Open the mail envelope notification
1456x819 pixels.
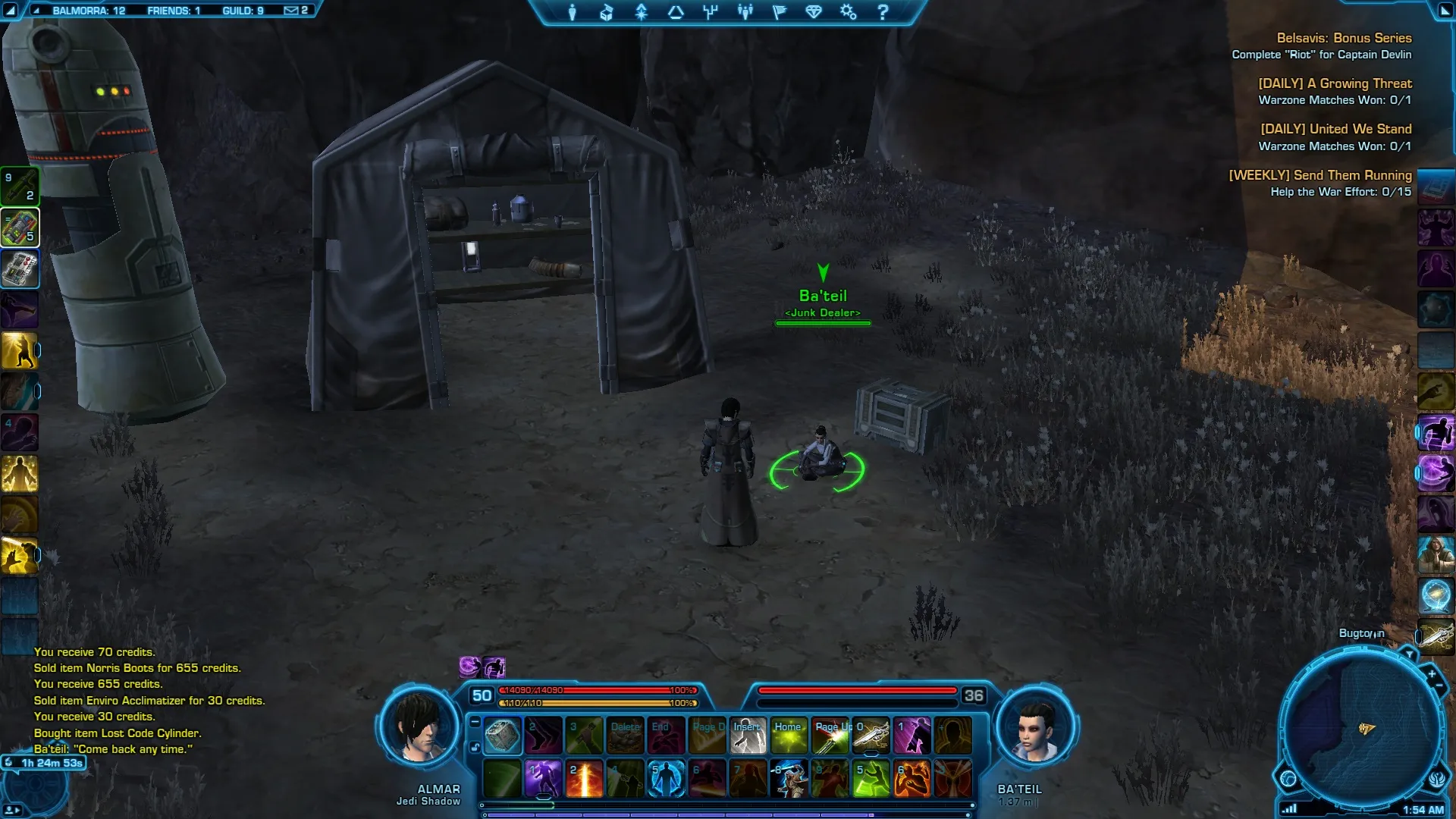click(291, 11)
